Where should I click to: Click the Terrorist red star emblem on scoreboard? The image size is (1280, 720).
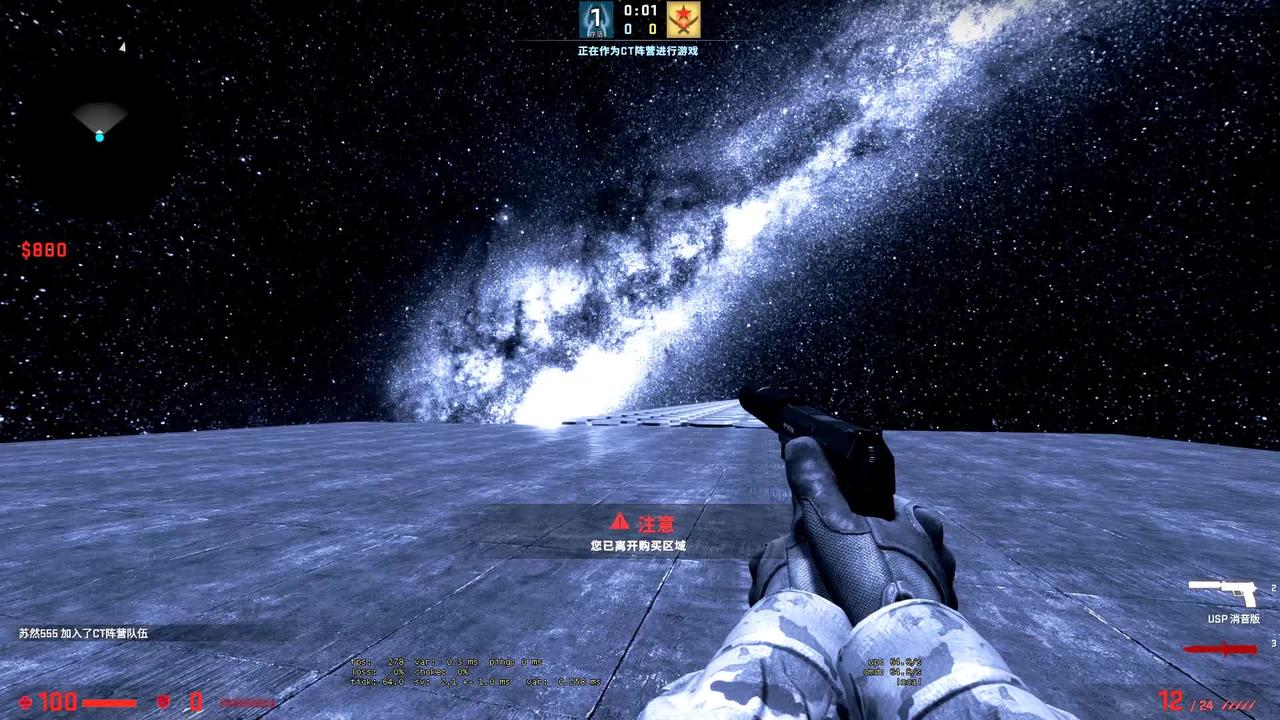pos(683,18)
